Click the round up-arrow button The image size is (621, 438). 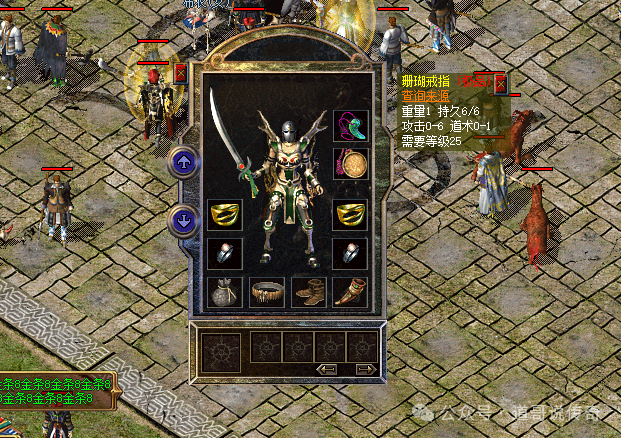(x=183, y=161)
